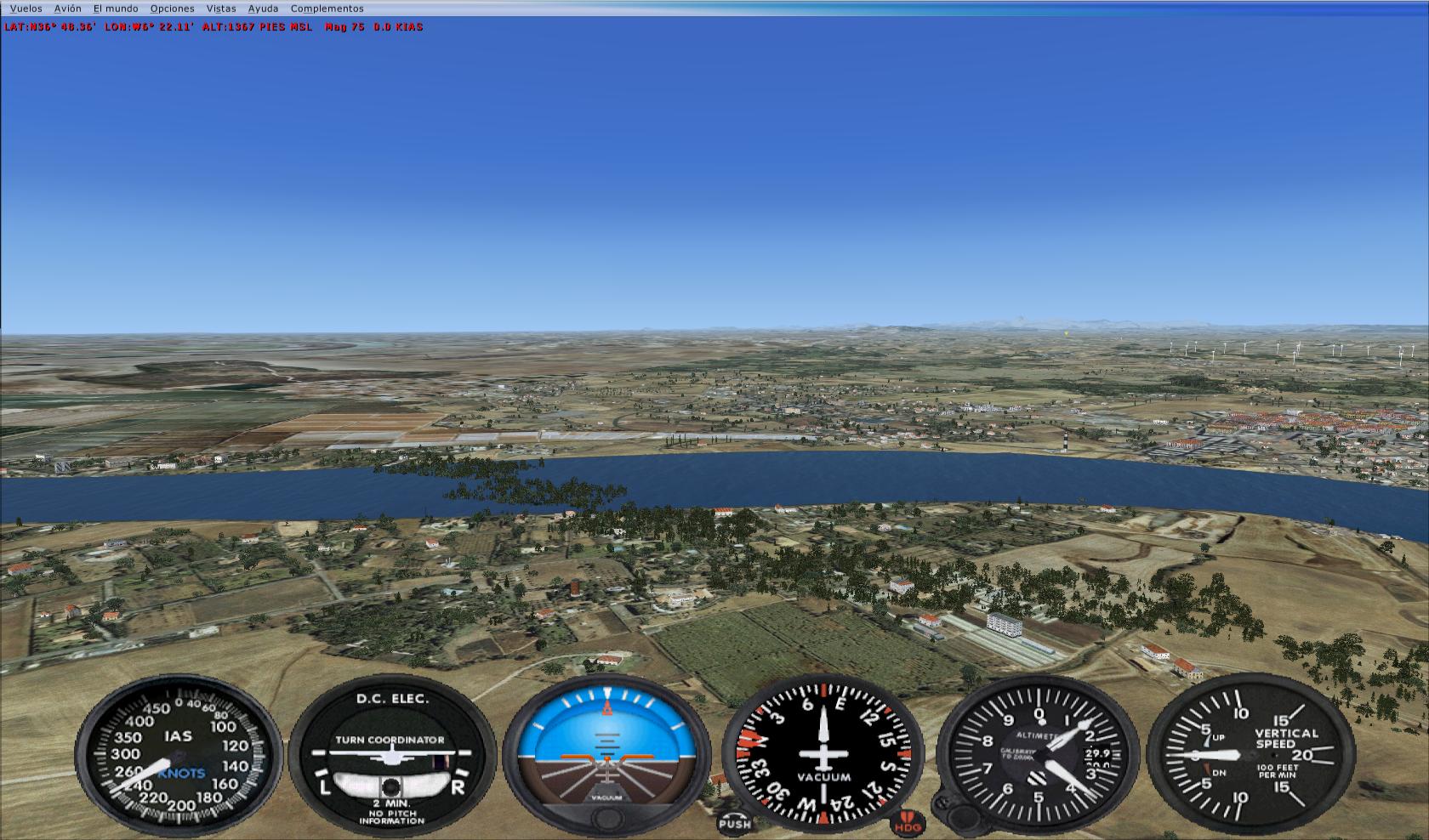
Task: Open the Ayuda menu
Action: [x=263, y=9]
